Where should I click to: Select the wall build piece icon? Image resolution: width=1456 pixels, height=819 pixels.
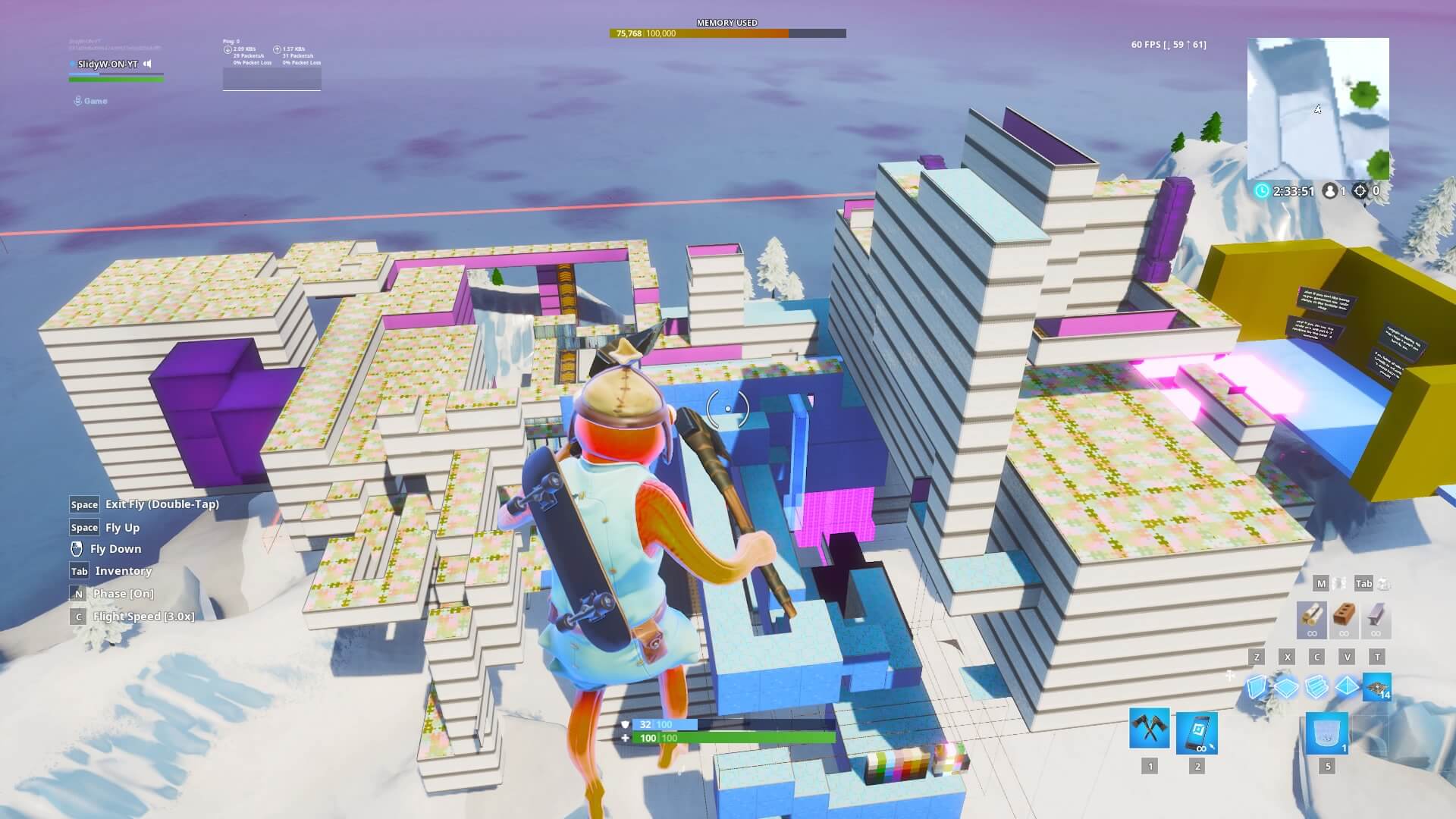click(x=1259, y=686)
